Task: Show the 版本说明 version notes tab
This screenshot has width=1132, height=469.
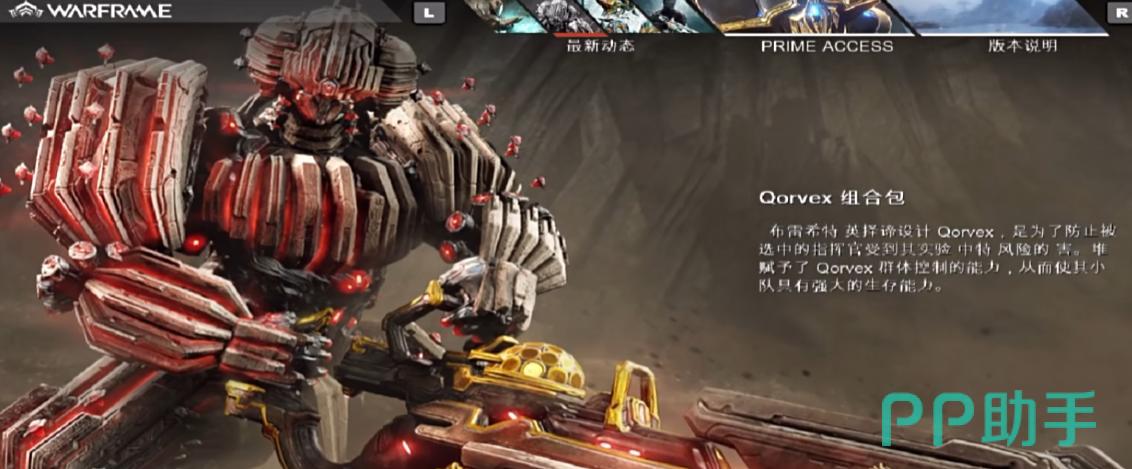Action: coord(1022,45)
